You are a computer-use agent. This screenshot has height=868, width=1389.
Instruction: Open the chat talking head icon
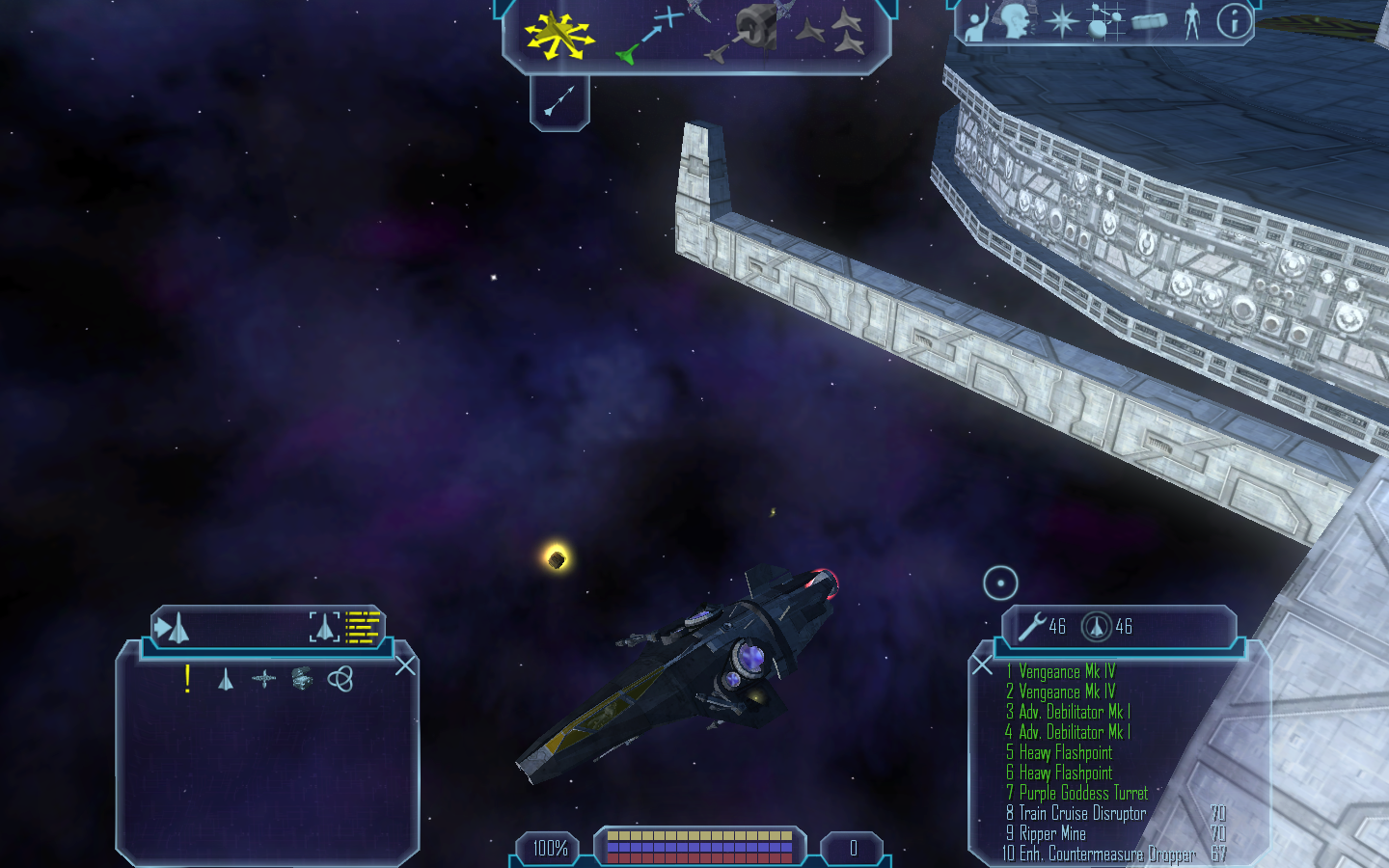(1015, 21)
